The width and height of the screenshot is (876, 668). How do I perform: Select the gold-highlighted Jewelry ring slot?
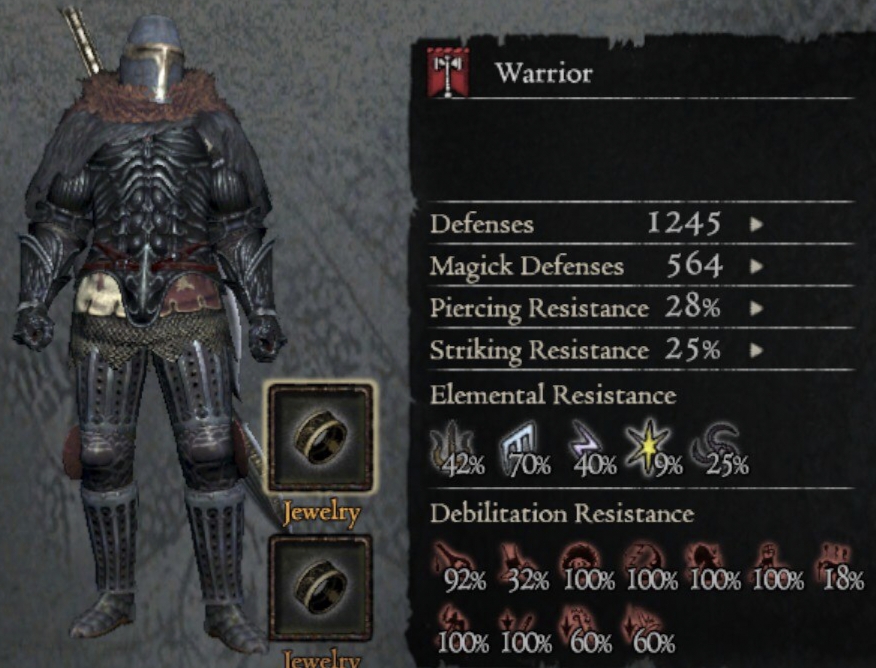coord(320,436)
